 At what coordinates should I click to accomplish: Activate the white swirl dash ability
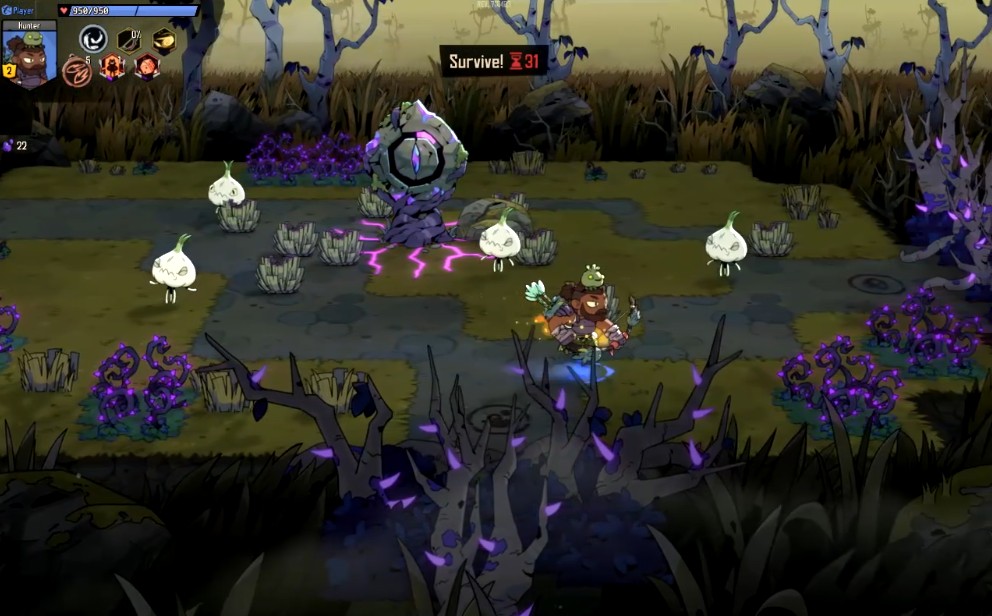point(94,39)
